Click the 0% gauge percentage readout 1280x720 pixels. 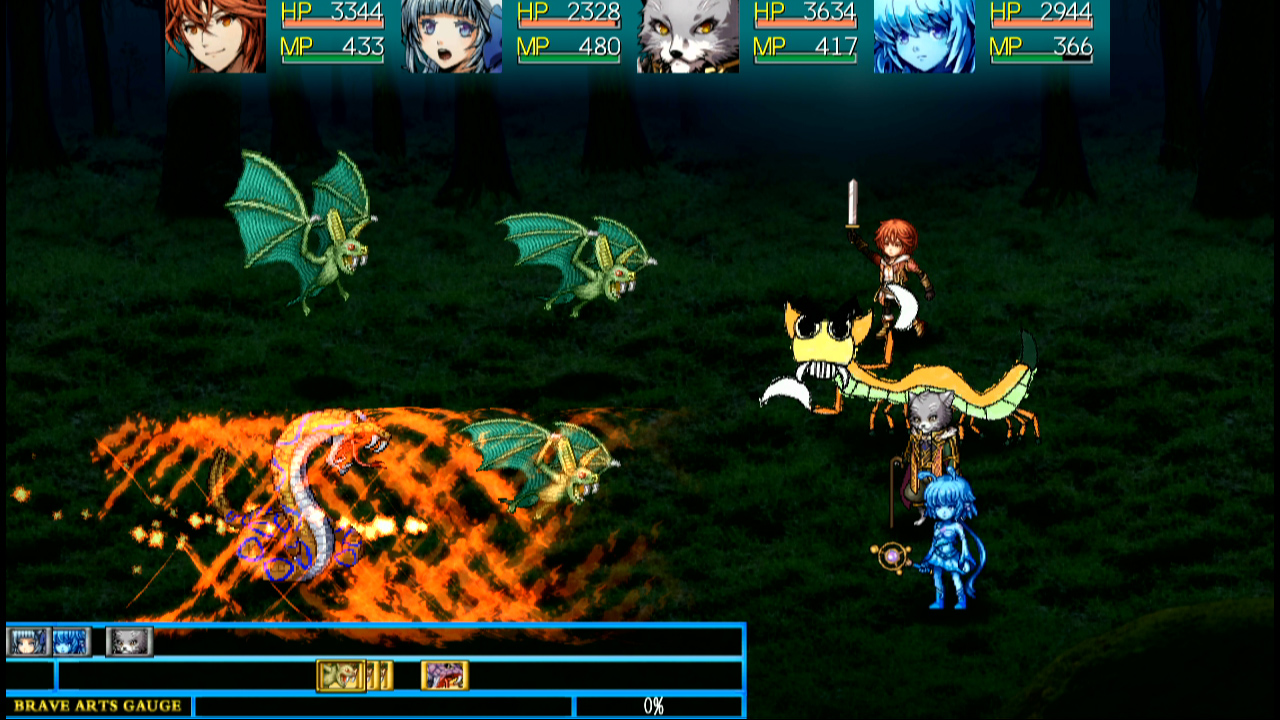click(655, 705)
